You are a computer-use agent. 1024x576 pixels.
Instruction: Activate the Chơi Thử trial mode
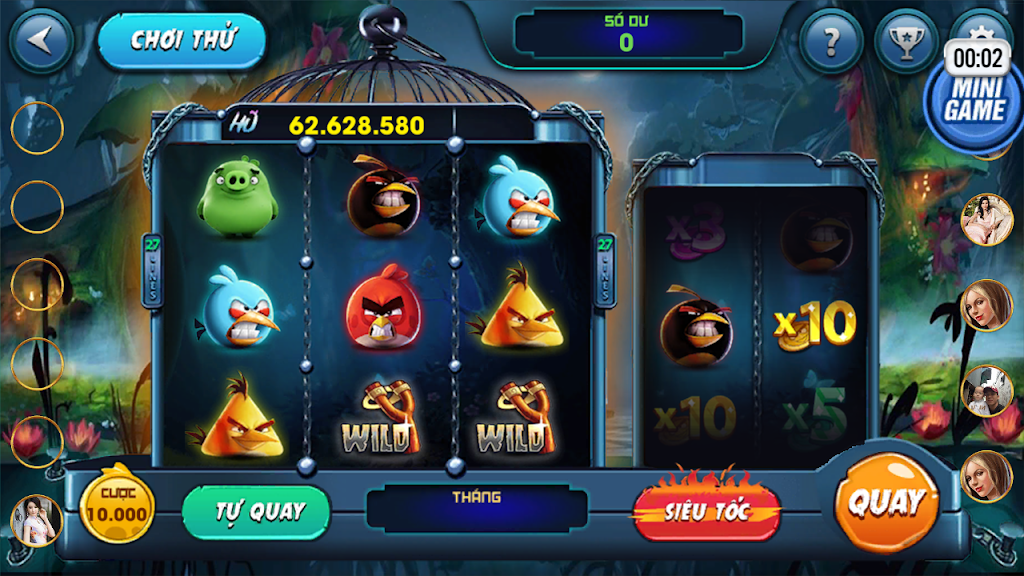click(182, 41)
